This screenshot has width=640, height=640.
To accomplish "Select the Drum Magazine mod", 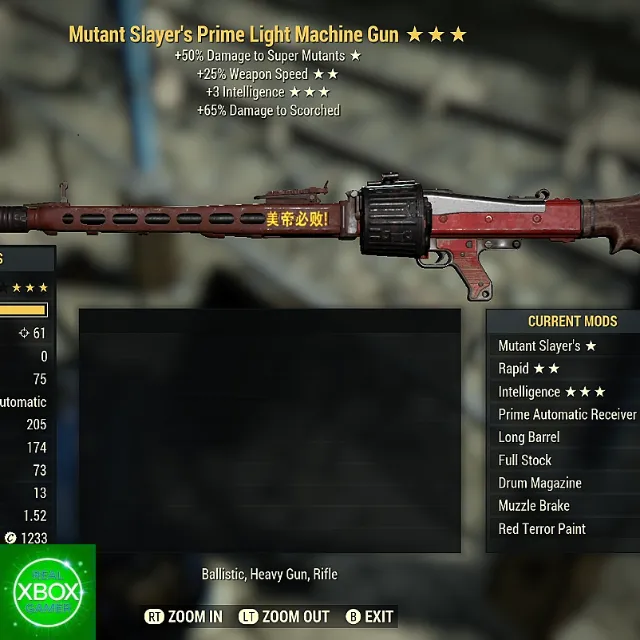I will point(540,483).
